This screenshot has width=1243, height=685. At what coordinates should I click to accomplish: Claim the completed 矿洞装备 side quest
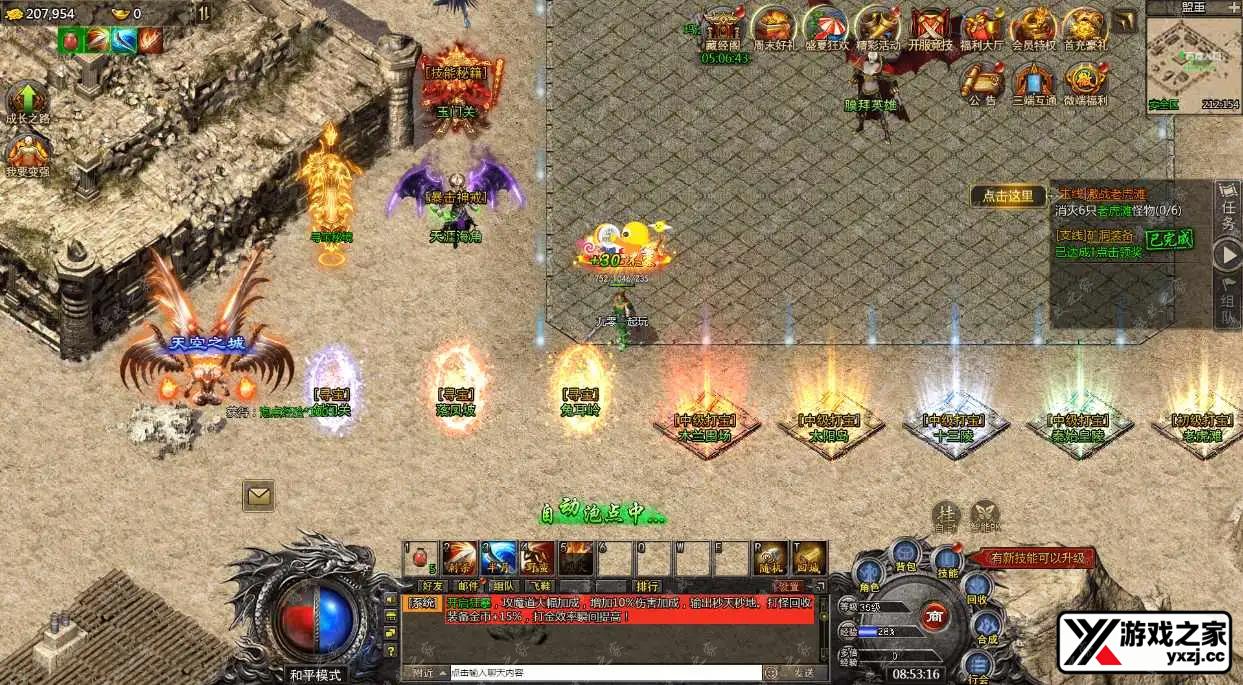(1169, 240)
